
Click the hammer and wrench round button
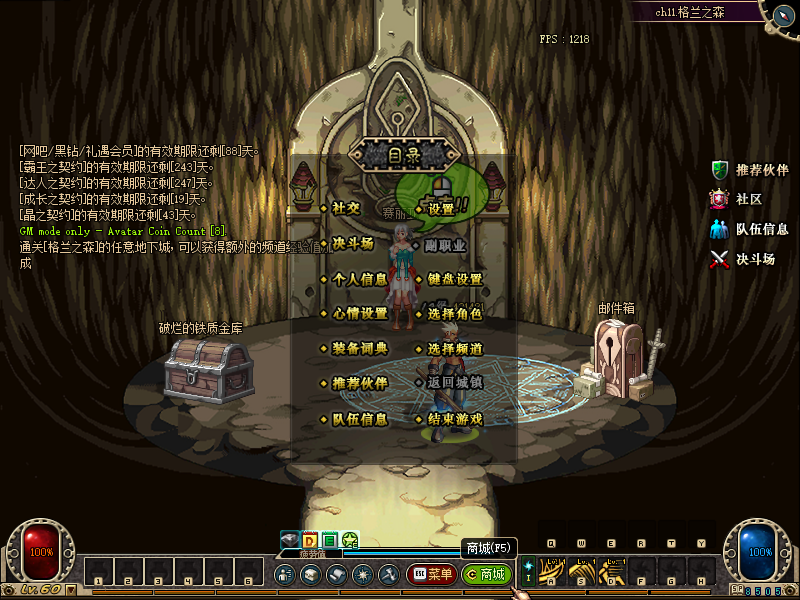(x=387, y=575)
